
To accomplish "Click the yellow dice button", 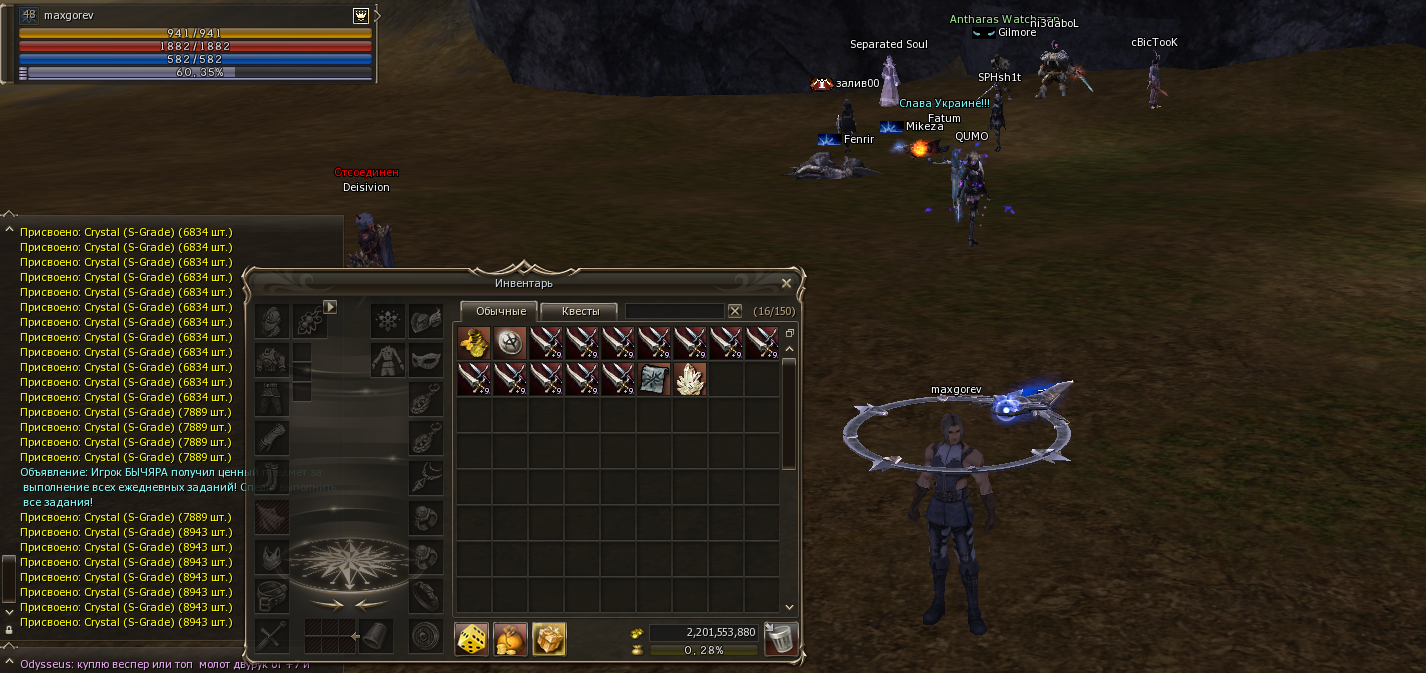I will (x=472, y=638).
